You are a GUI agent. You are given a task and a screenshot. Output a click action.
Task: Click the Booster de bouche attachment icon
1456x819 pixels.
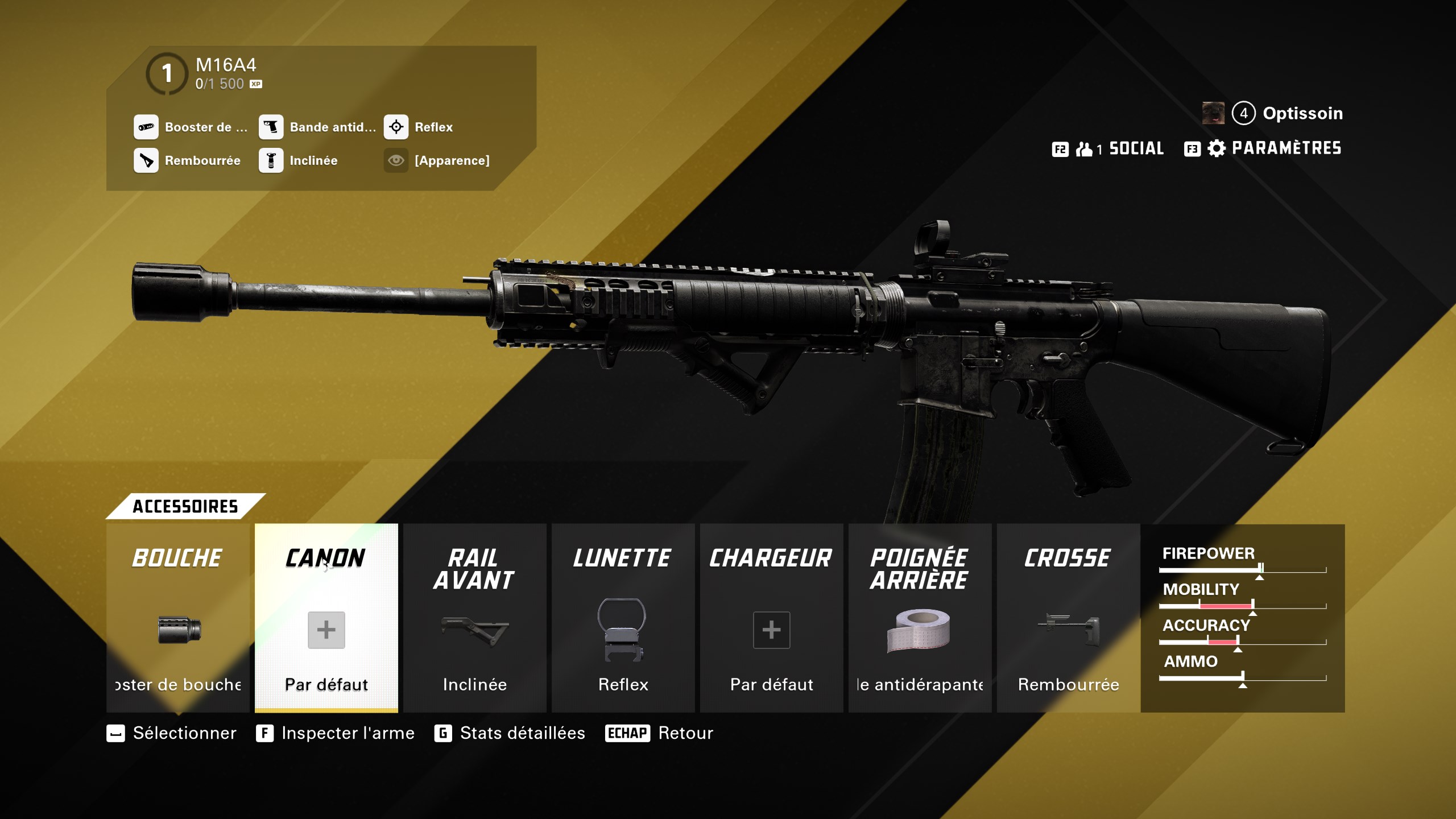146,127
